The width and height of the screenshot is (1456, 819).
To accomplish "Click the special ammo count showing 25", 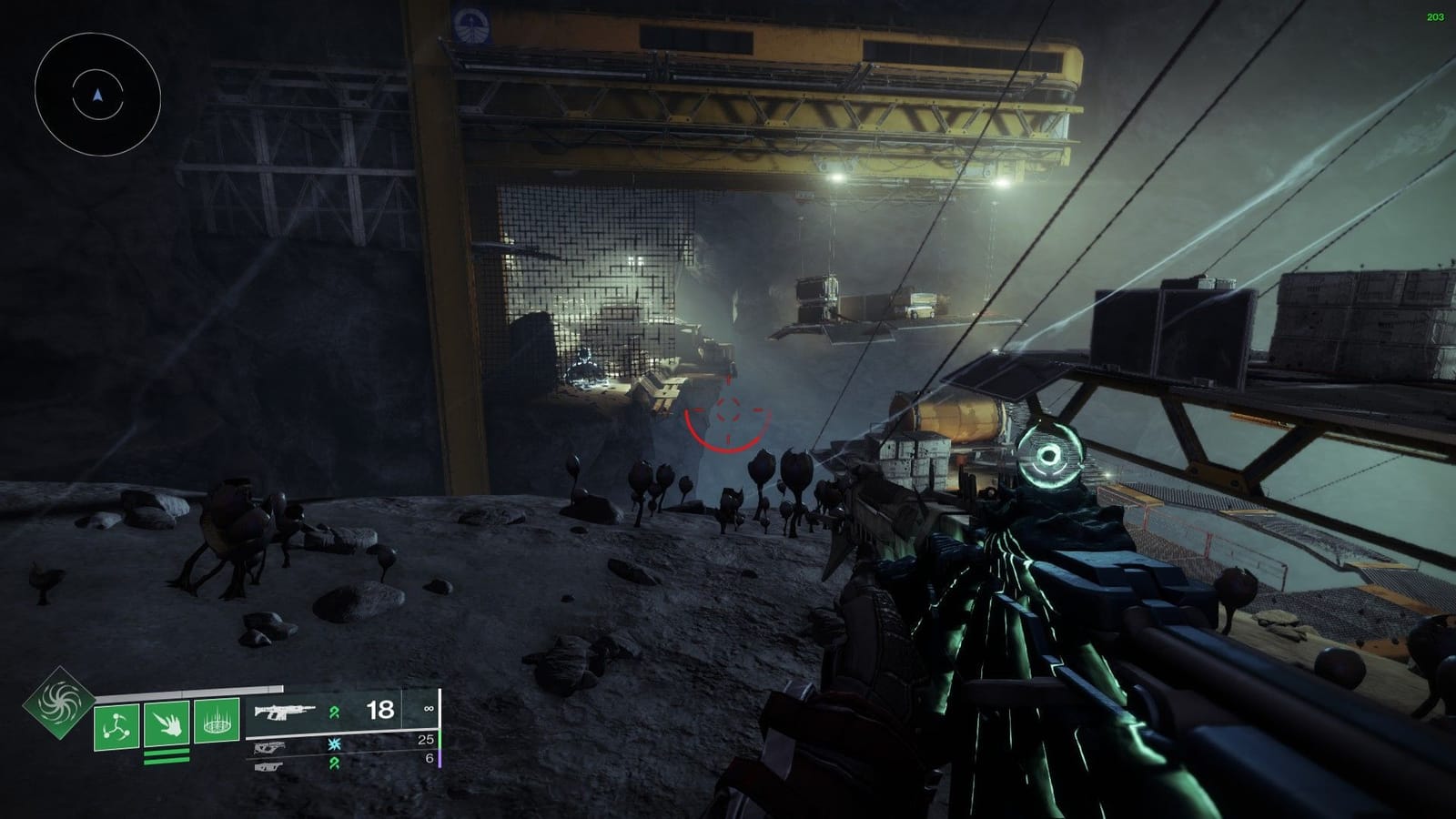I will pyautogui.click(x=424, y=740).
